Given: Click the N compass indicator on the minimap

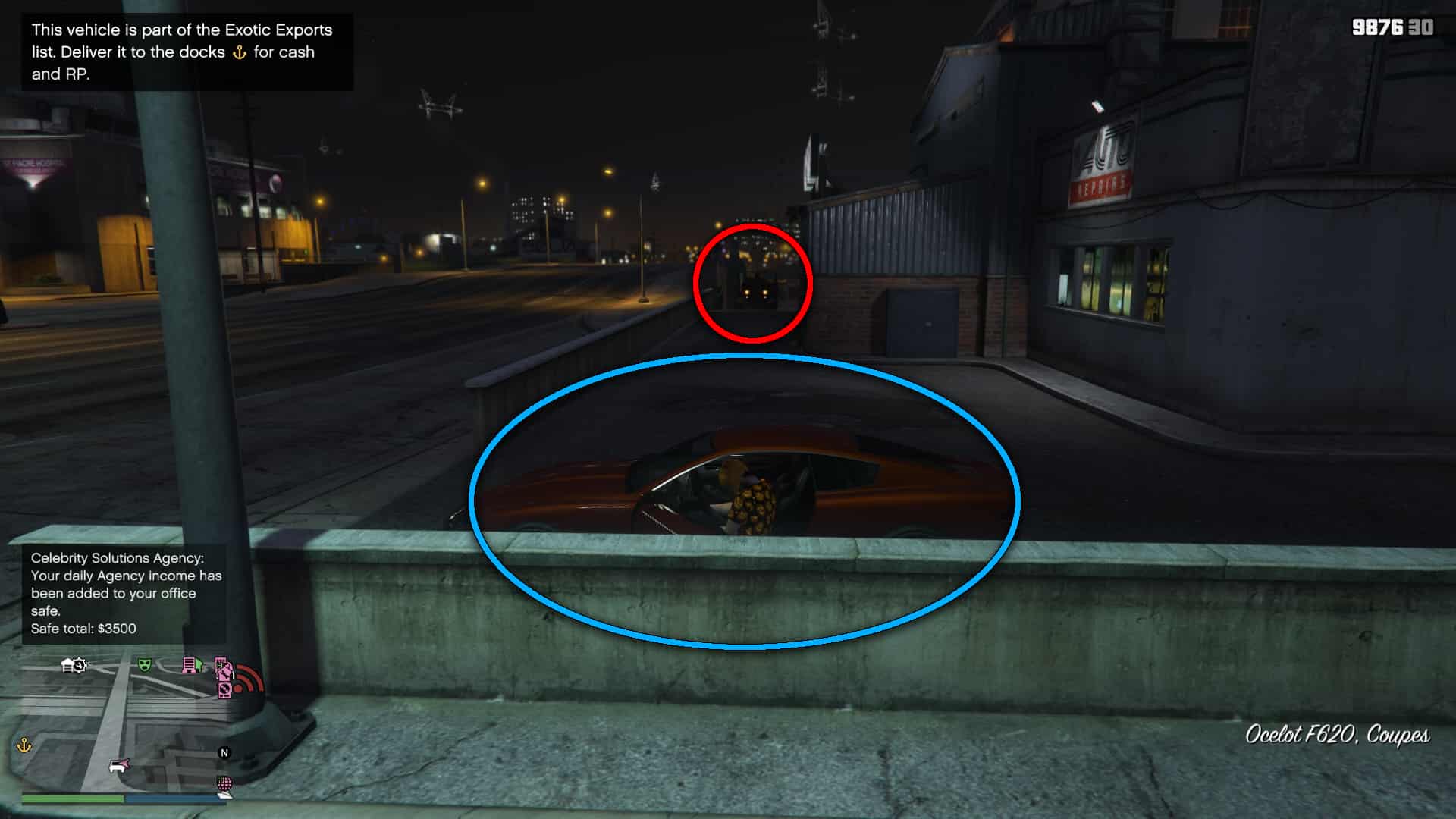Looking at the screenshot, I should click(224, 754).
